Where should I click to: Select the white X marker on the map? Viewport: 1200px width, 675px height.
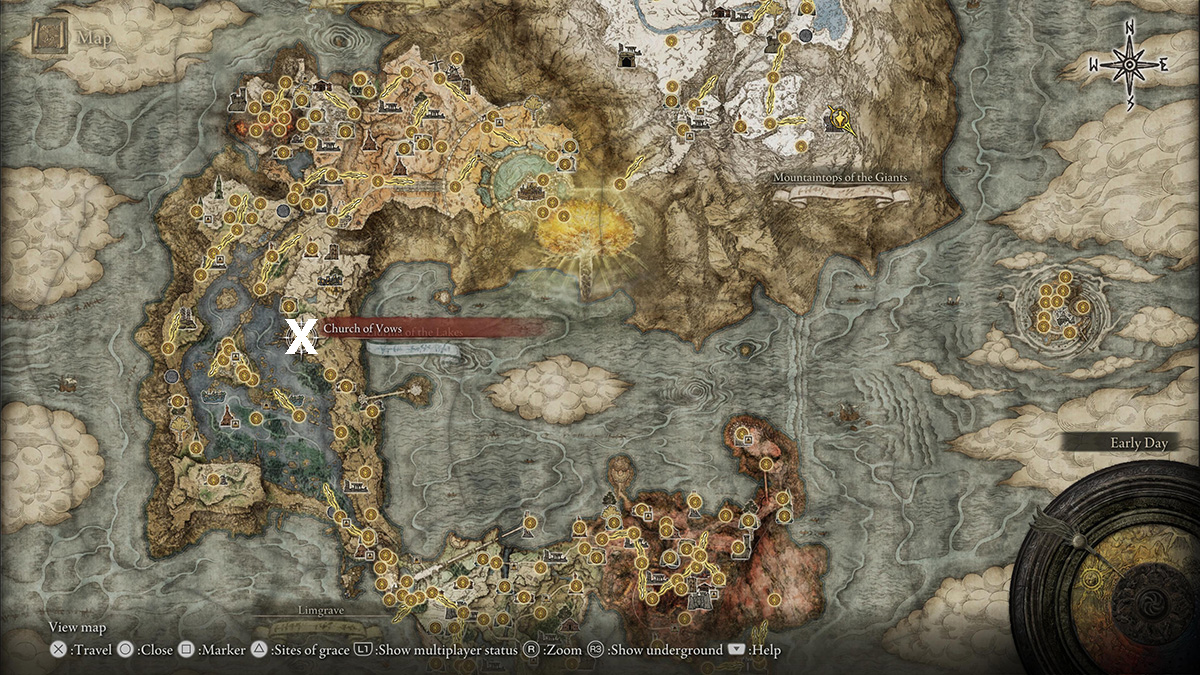[x=301, y=337]
